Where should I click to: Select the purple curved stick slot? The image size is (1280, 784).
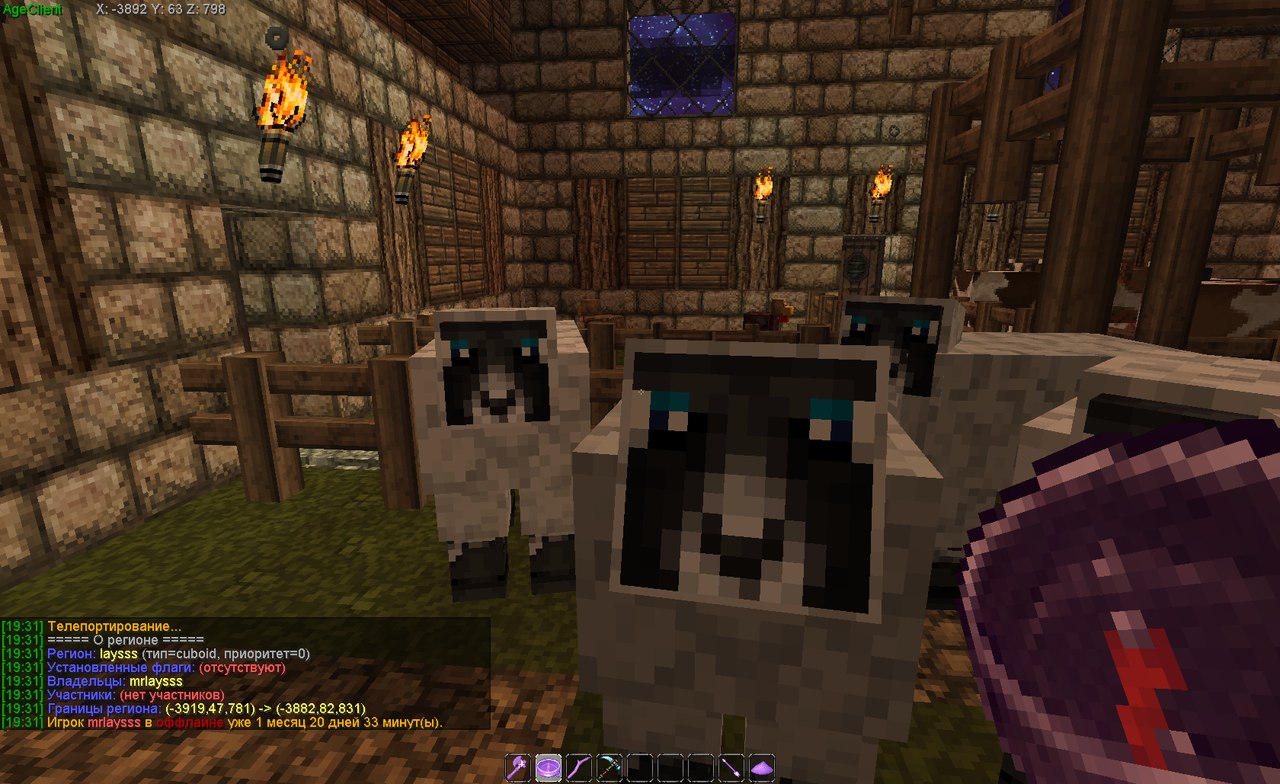coord(580,769)
